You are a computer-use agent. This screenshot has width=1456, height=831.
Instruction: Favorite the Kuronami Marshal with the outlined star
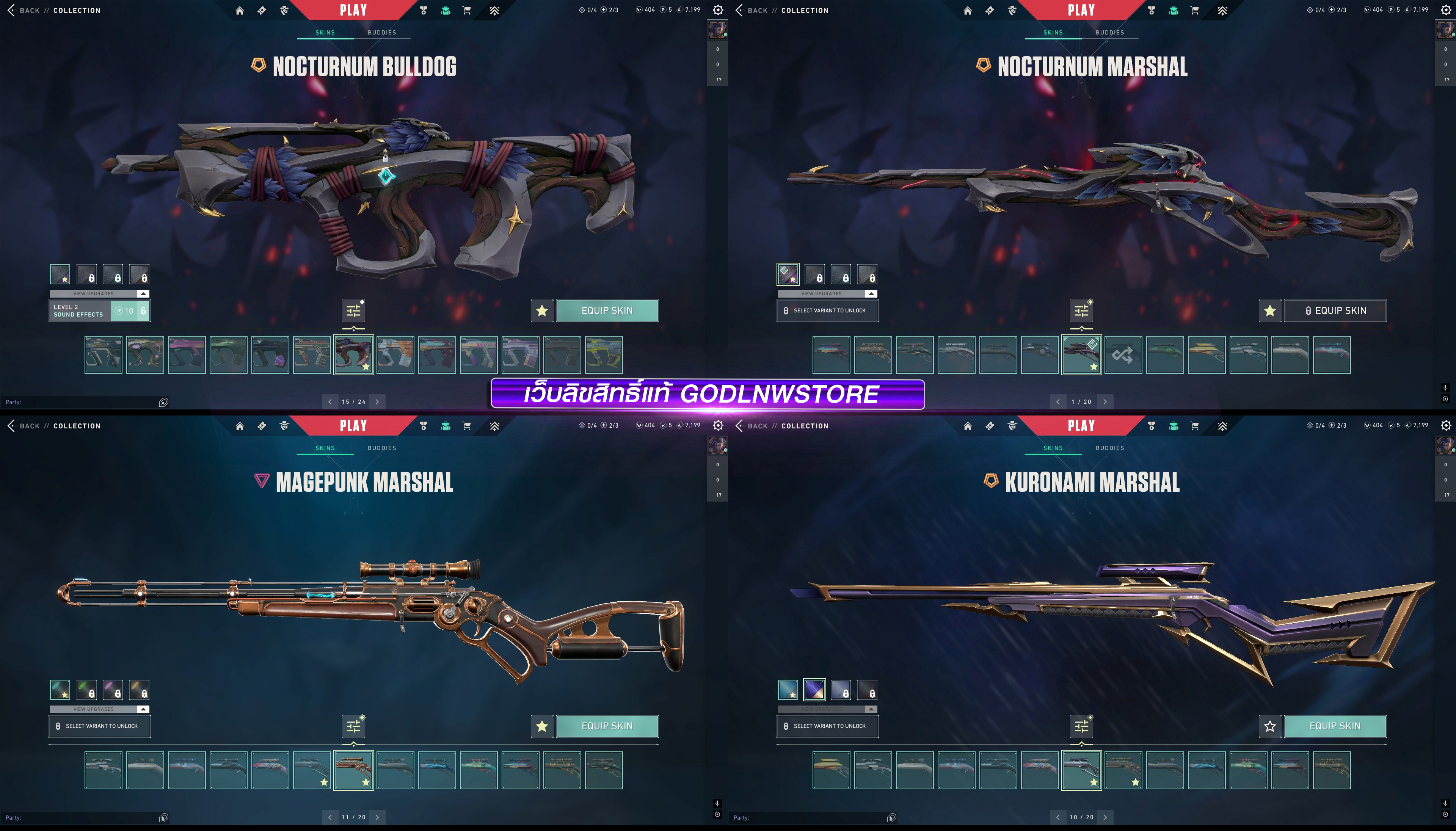pyautogui.click(x=1269, y=726)
